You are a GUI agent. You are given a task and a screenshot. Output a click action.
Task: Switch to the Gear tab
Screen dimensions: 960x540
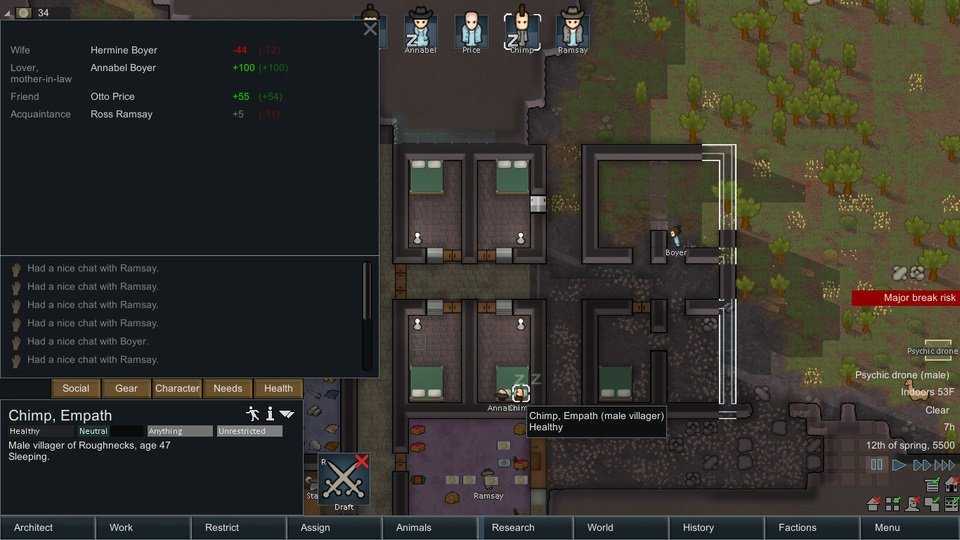127,388
